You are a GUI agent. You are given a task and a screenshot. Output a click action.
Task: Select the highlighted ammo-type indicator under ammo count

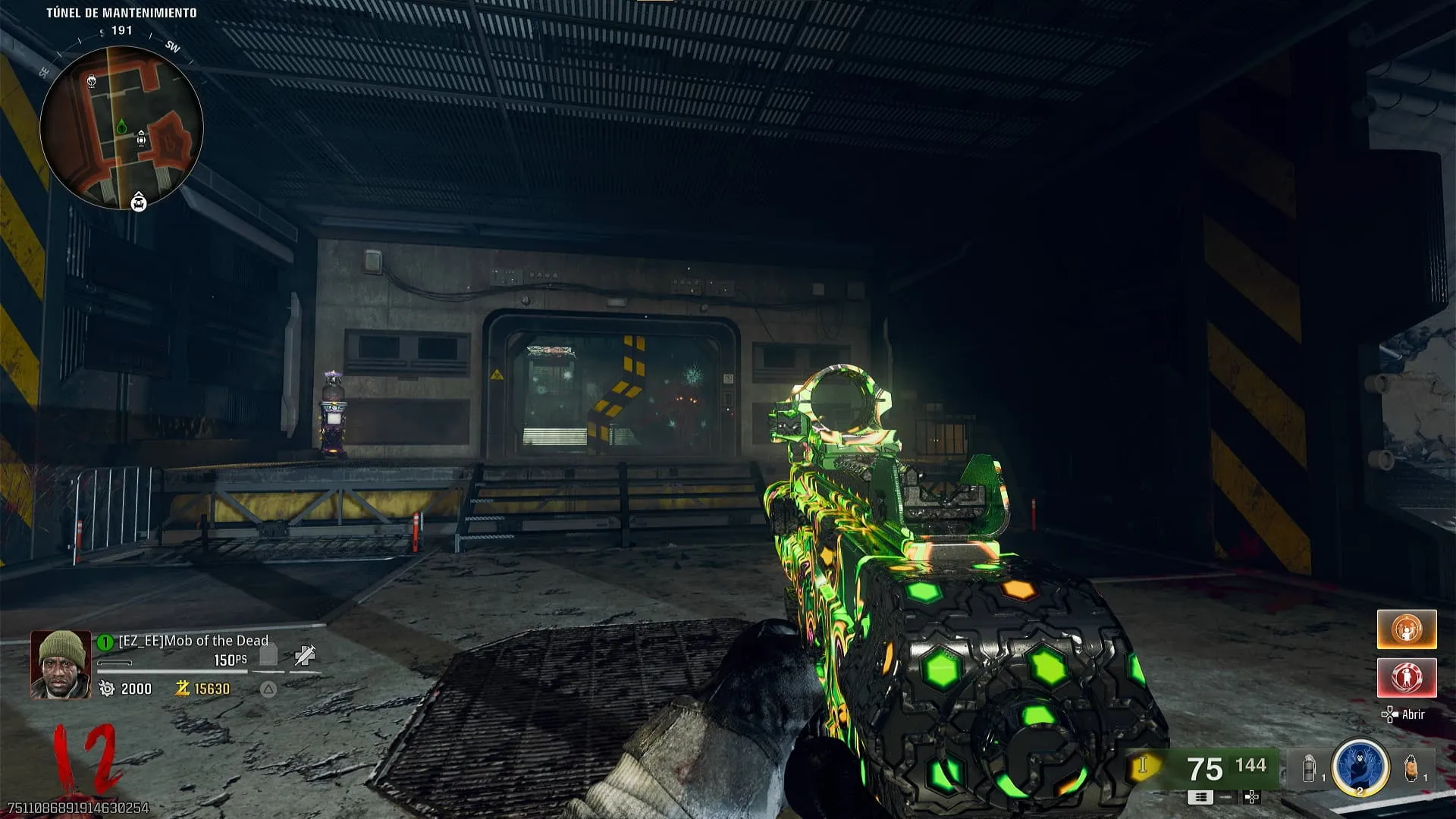pos(1200,797)
